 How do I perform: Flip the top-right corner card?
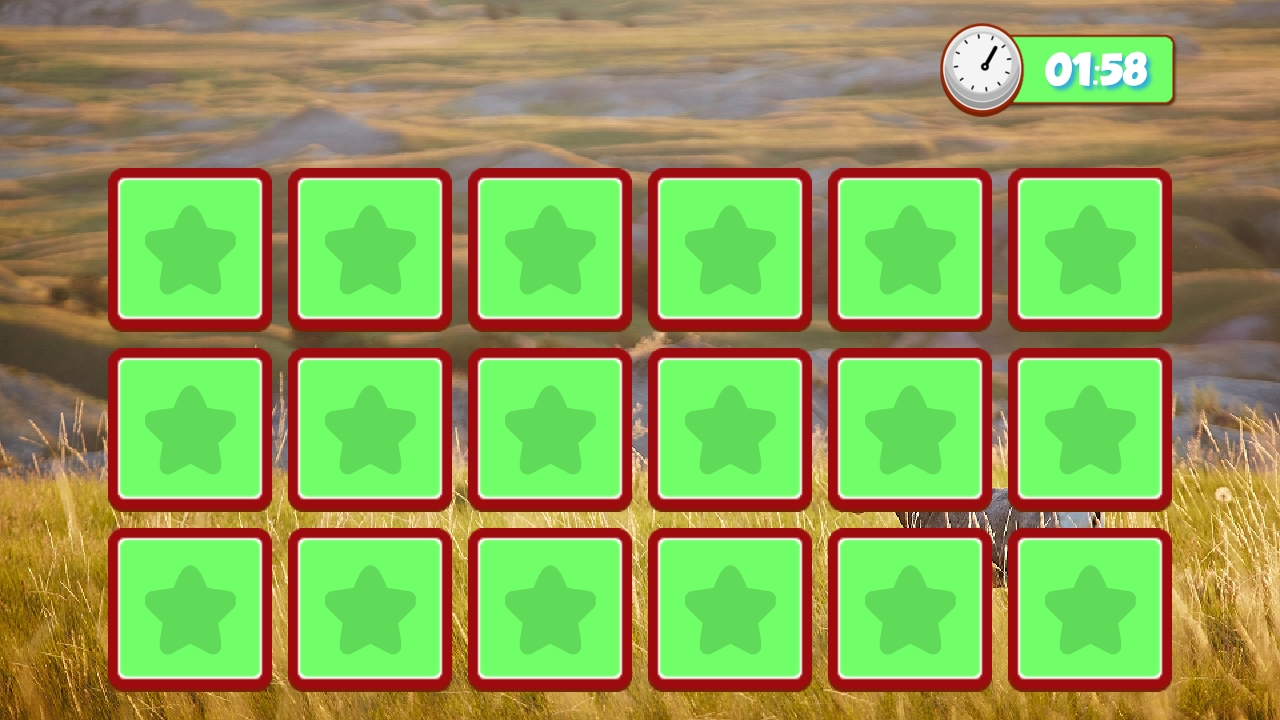coord(1089,248)
